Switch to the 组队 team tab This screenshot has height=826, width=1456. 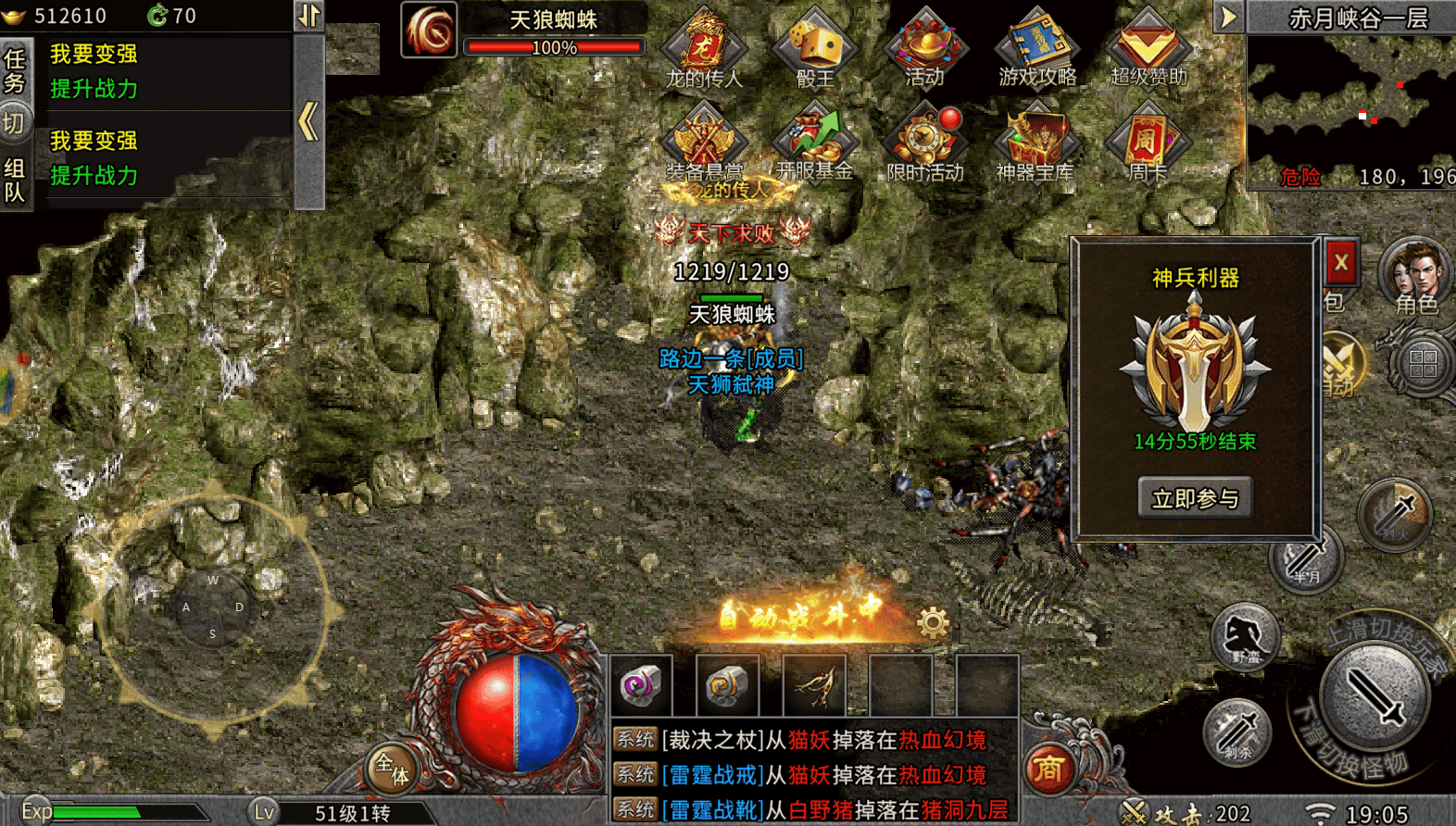click(x=15, y=180)
